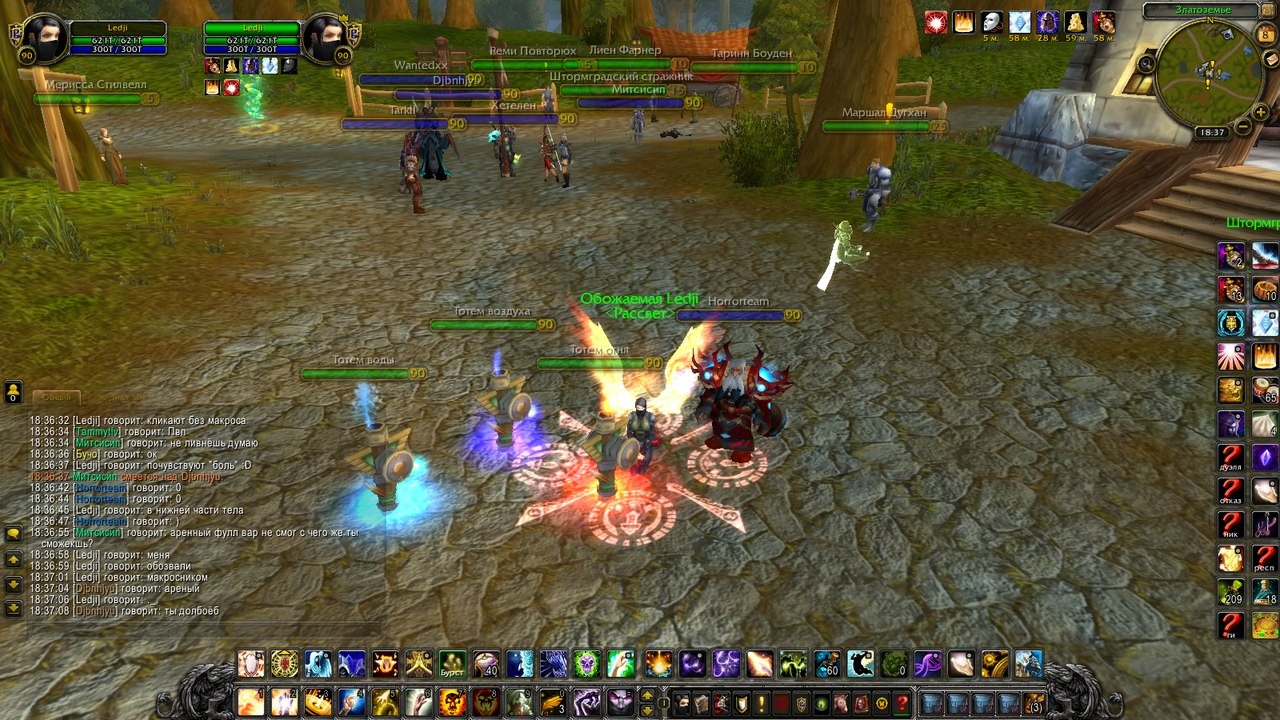Switch to the Общий chat tab

click(56, 397)
